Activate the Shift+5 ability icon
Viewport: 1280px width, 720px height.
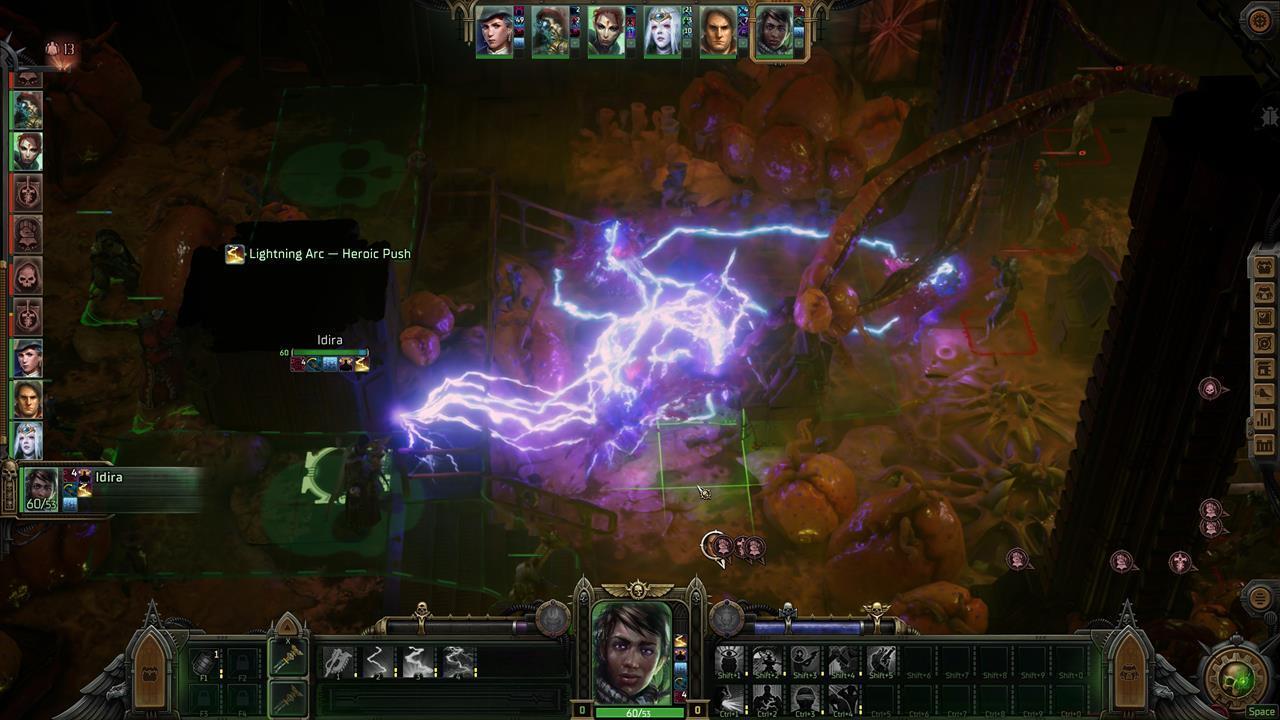(x=881, y=661)
